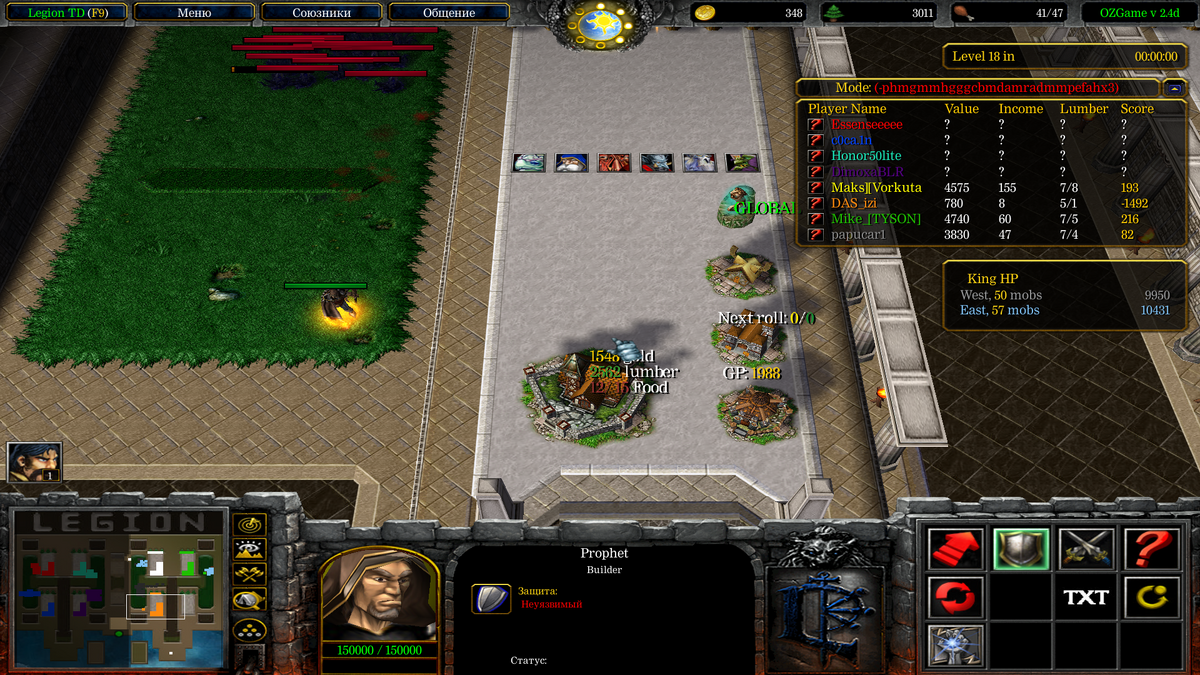
Task: Open the Legion TD (F9) quest log
Action: pos(65,13)
